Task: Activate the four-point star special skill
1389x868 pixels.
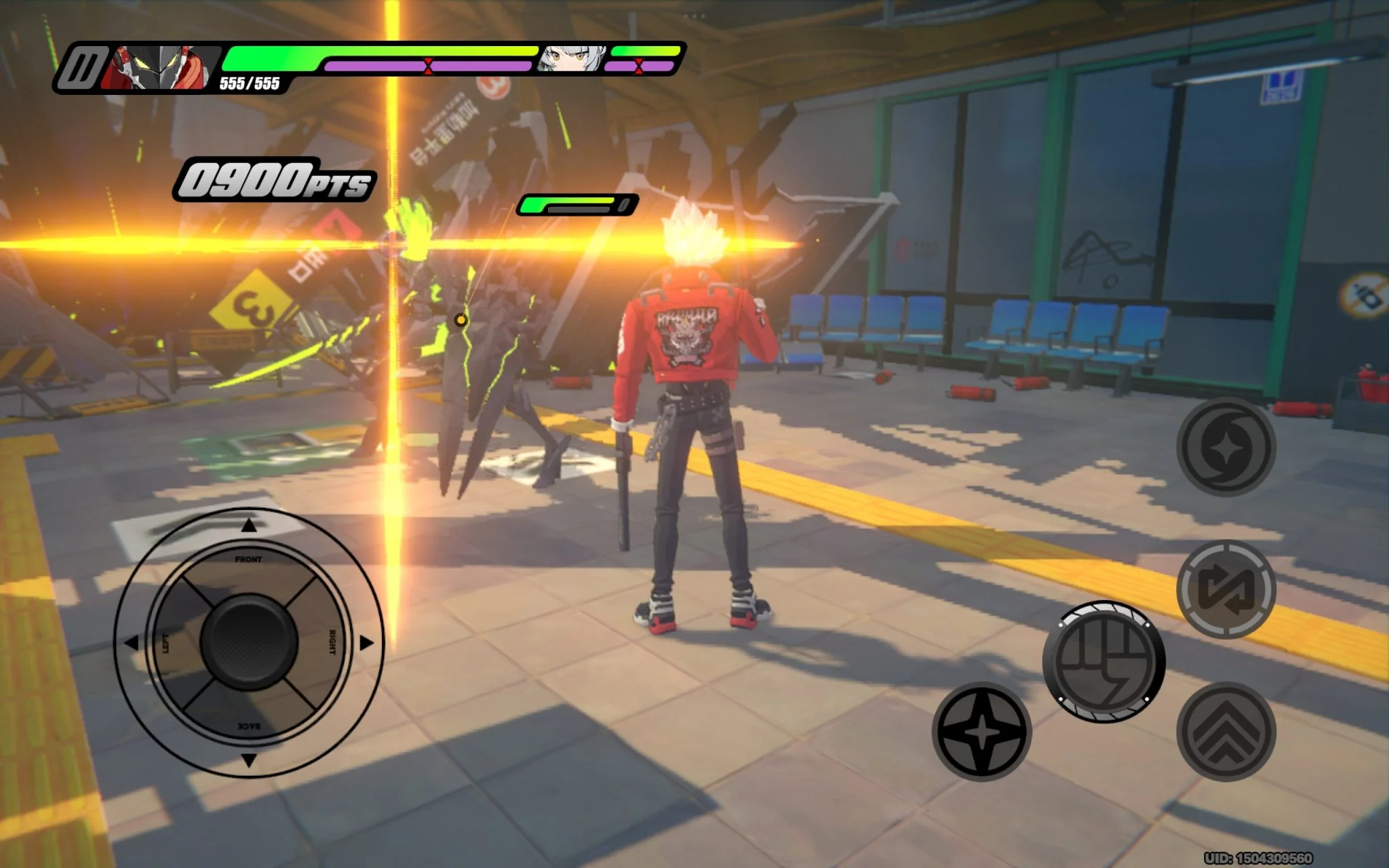Action: click(x=981, y=732)
